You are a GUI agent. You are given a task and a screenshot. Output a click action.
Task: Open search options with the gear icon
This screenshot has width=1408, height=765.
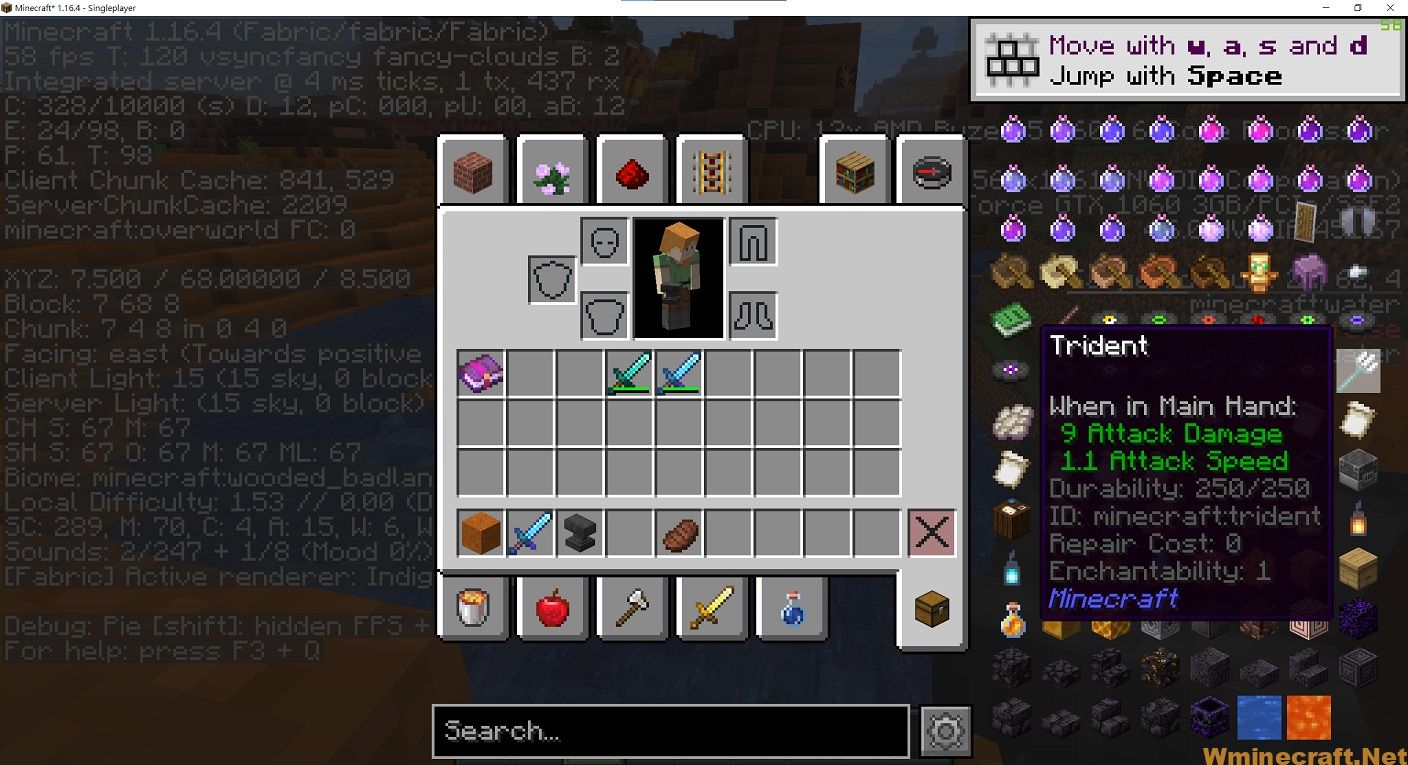point(946,731)
